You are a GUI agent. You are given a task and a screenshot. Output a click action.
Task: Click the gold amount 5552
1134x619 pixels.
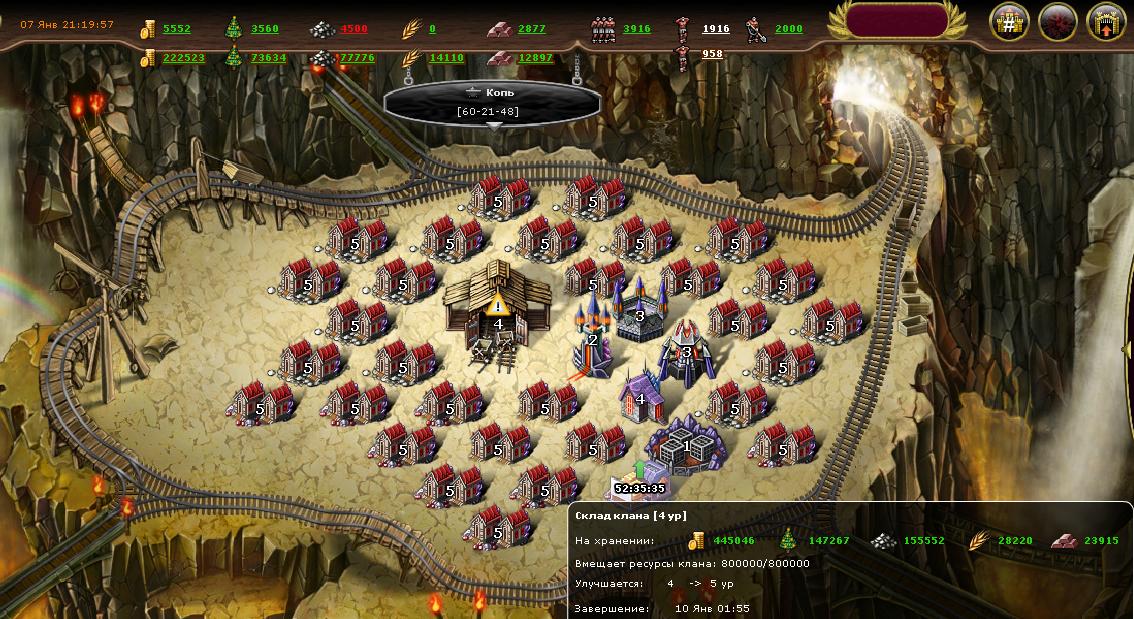click(176, 29)
